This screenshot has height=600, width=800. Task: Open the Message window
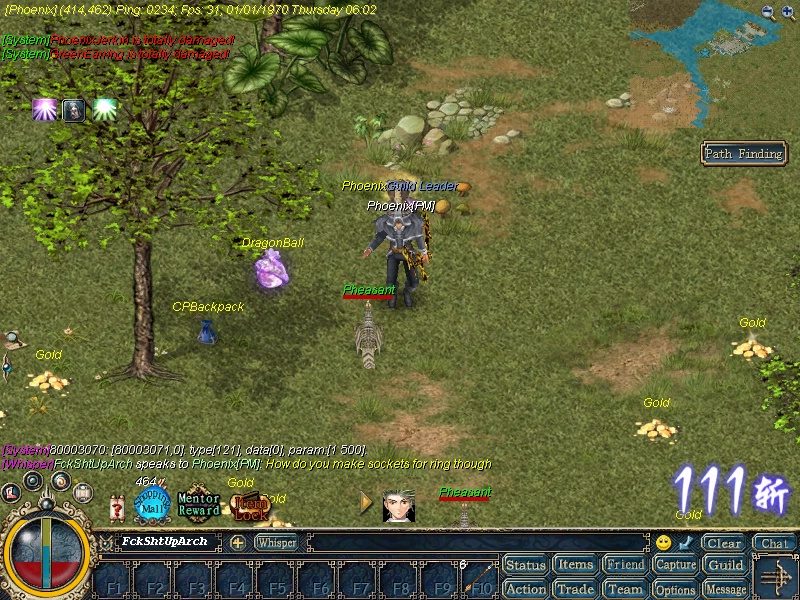pos(726,589)
